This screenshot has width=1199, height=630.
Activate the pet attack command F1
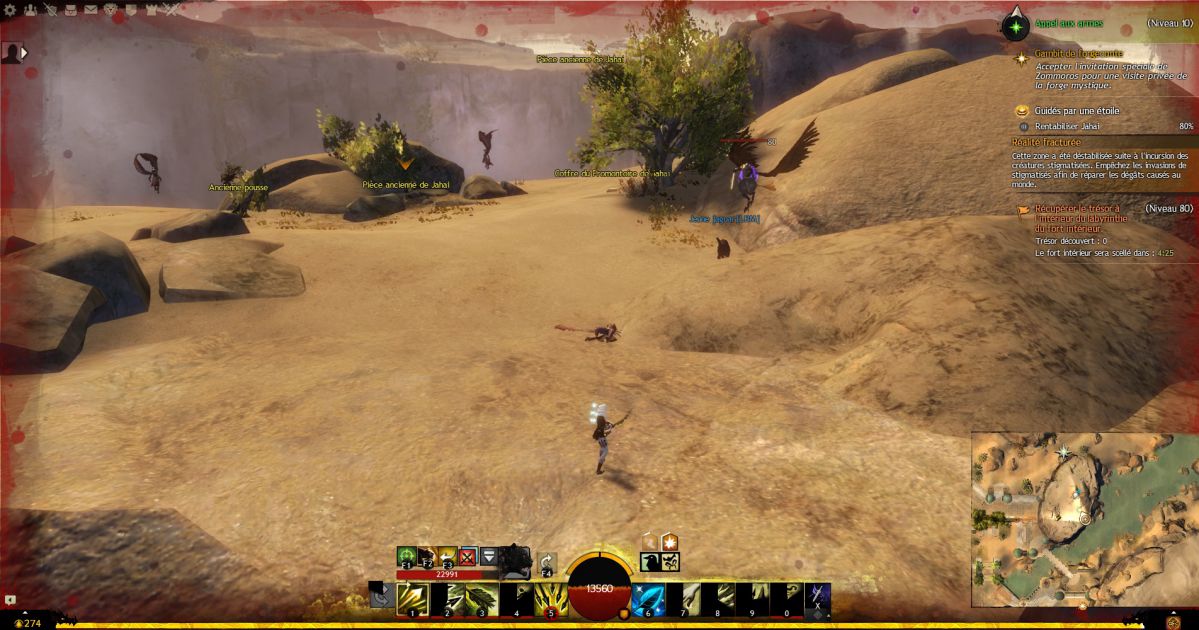click(406, 556)
